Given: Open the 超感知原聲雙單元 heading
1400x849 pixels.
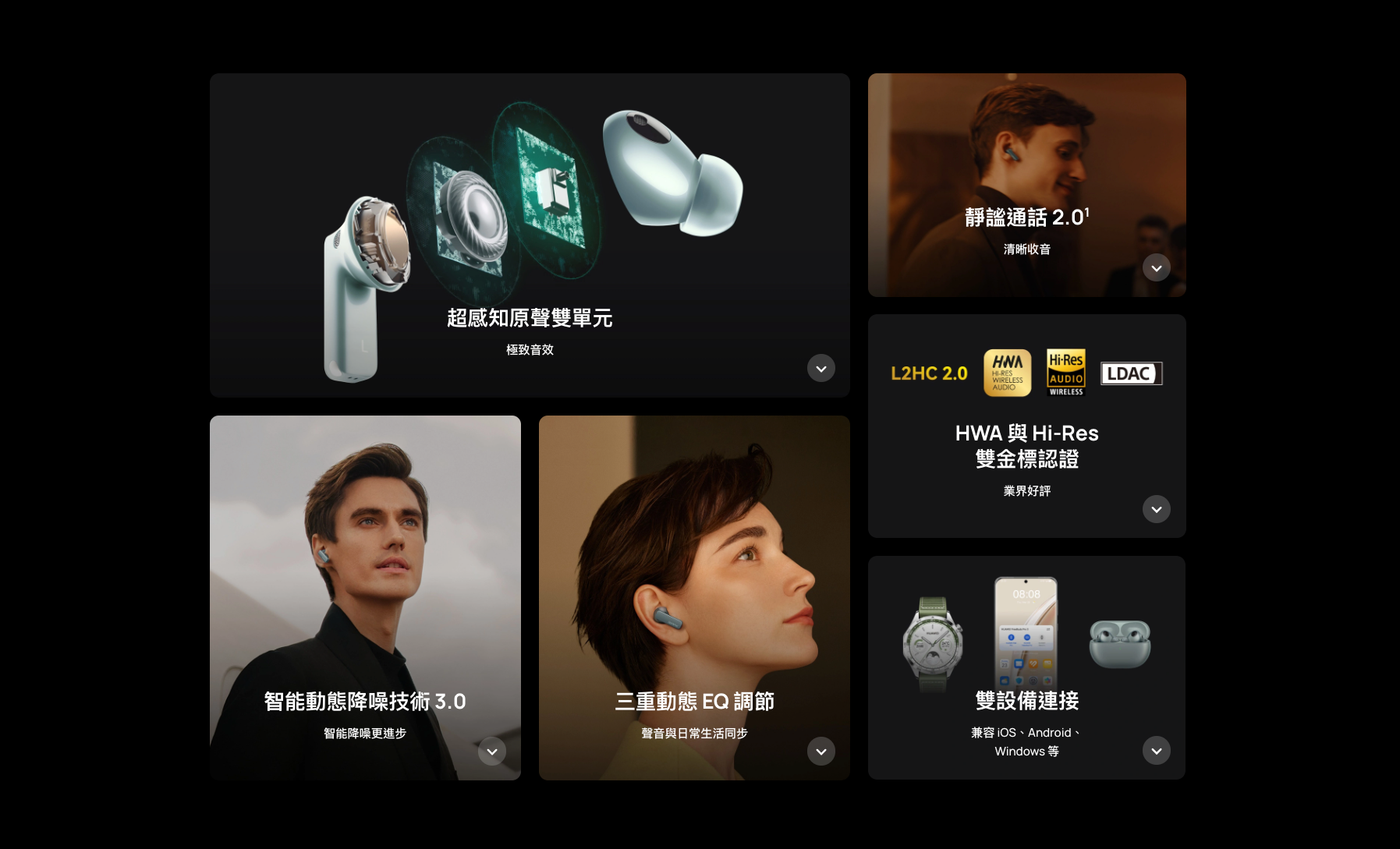Looking at the screenshot, I should pyautogui.click(x=530, y=318).
